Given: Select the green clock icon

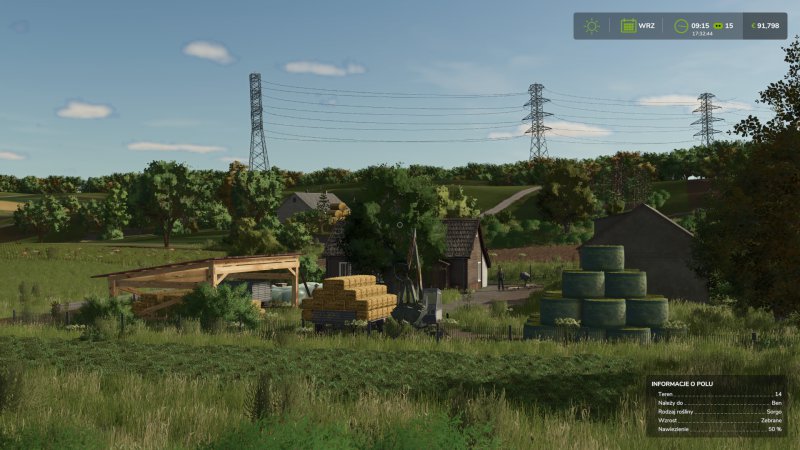Looking at the screenshot, I should [680, 26].
